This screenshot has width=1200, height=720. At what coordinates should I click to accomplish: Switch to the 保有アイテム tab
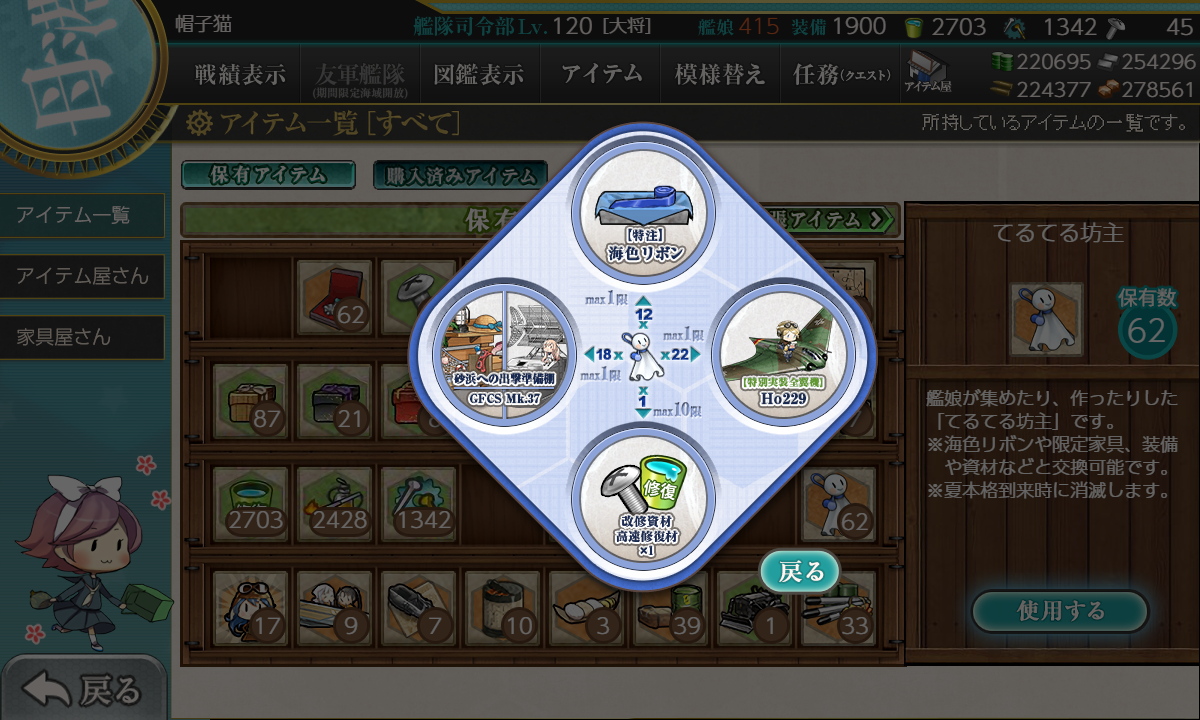(x=267, y=175)
